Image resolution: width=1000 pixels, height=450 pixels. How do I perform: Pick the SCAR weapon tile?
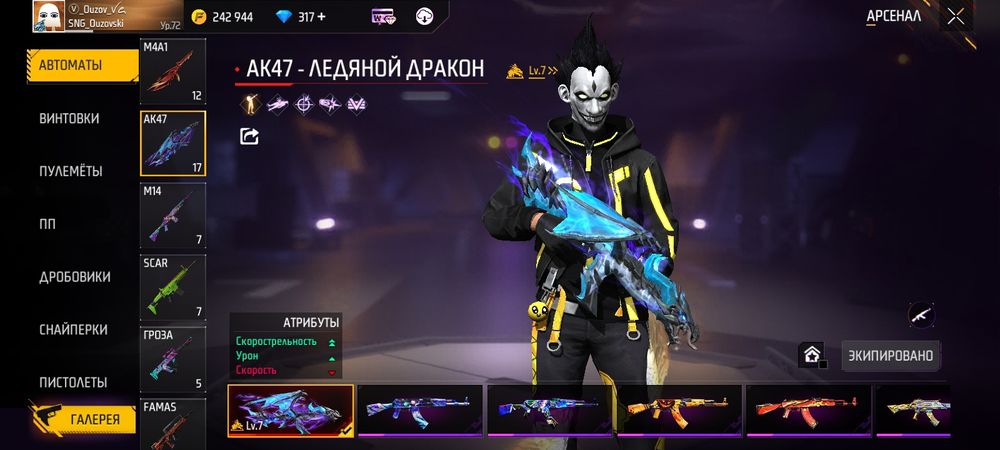tap(172, 288)
